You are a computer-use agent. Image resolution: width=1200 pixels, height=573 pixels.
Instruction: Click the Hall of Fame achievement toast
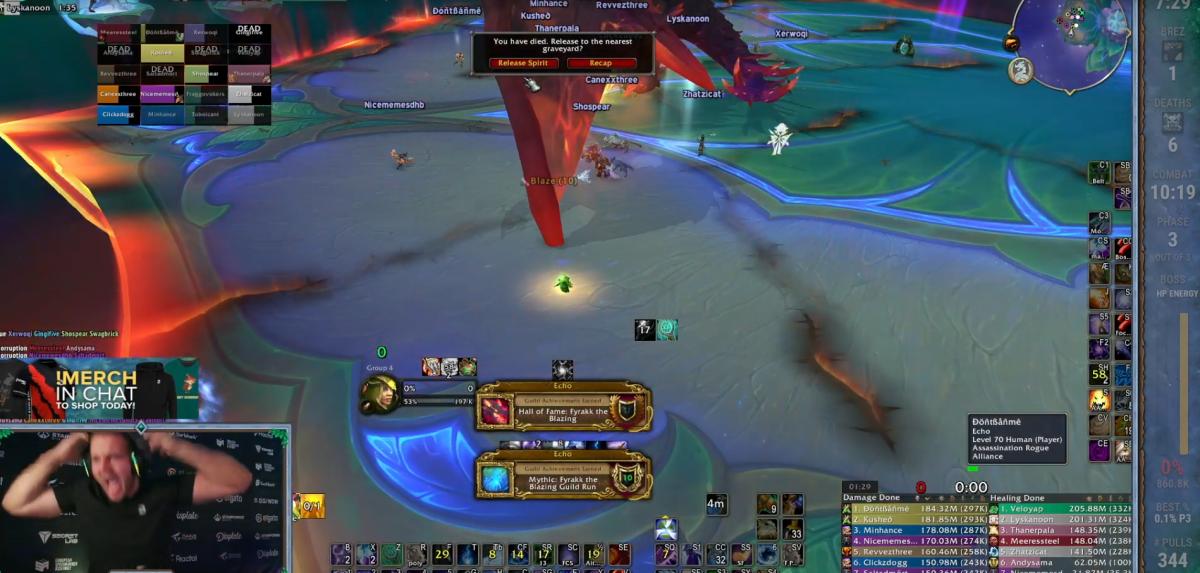pyautogui.click(x=565, y=407)
